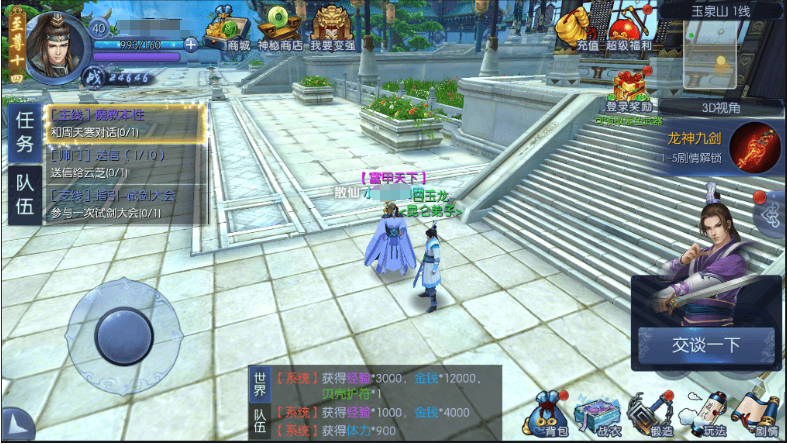Toggle the 3D视角 camera view button
This screenshot has height=444, width=787.
point(720,109)
